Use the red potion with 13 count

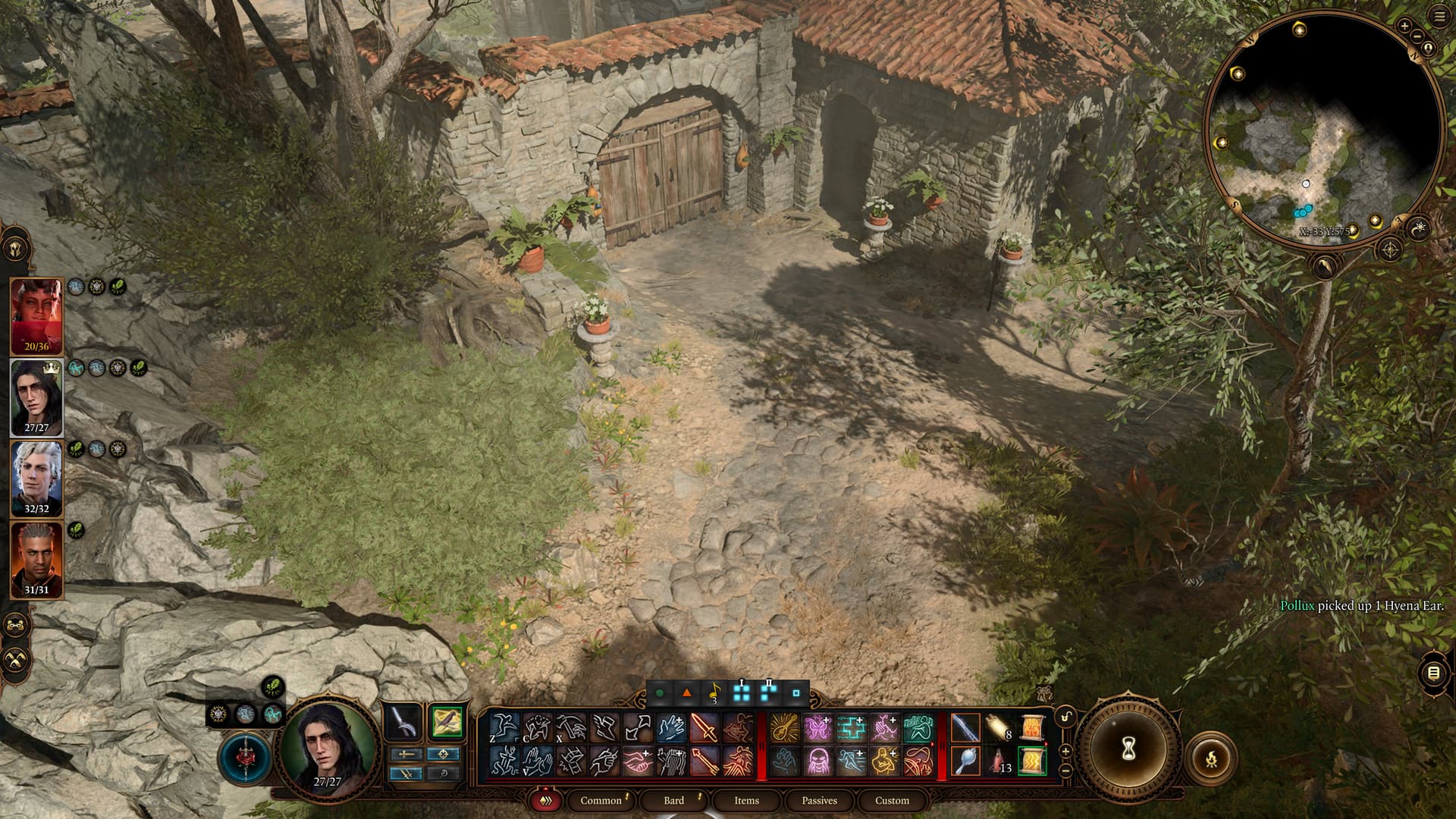(x=998, y=761)
